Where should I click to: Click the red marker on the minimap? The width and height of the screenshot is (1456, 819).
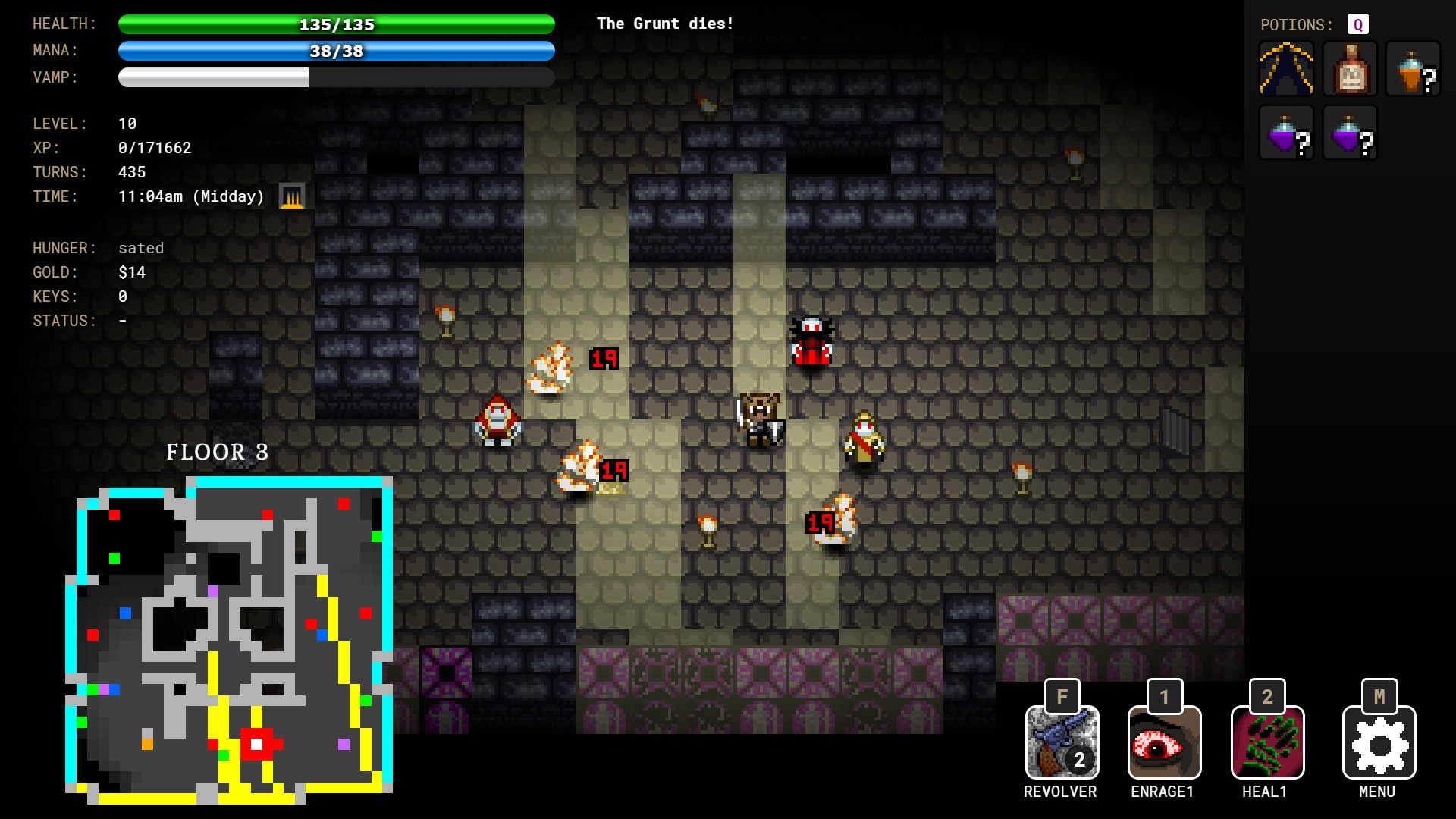click(x=257, y=743)
